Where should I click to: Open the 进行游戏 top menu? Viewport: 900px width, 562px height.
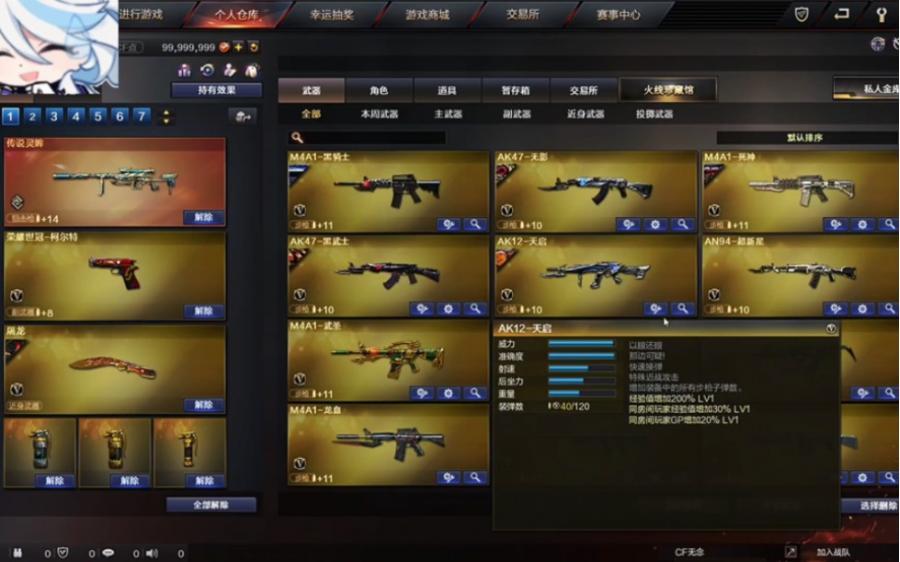[x=140, y=15]
